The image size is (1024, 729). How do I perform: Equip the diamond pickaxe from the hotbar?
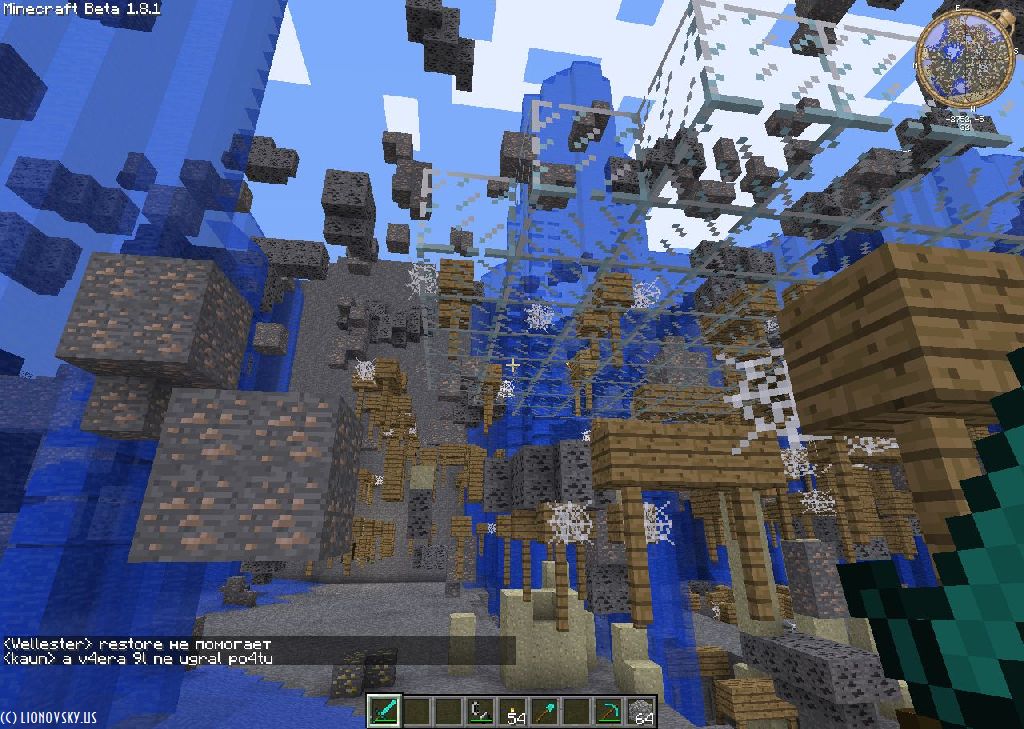(x=608, y=711)
